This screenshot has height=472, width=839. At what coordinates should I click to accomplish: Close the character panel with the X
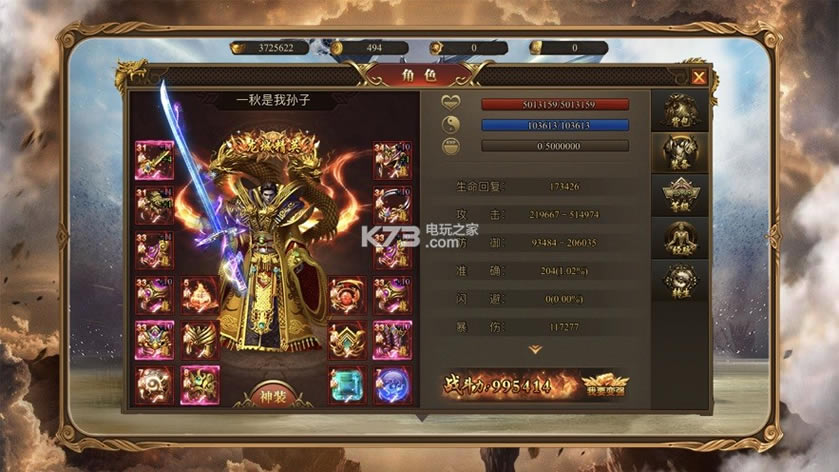pyautogui.click(x=699, y=77)
